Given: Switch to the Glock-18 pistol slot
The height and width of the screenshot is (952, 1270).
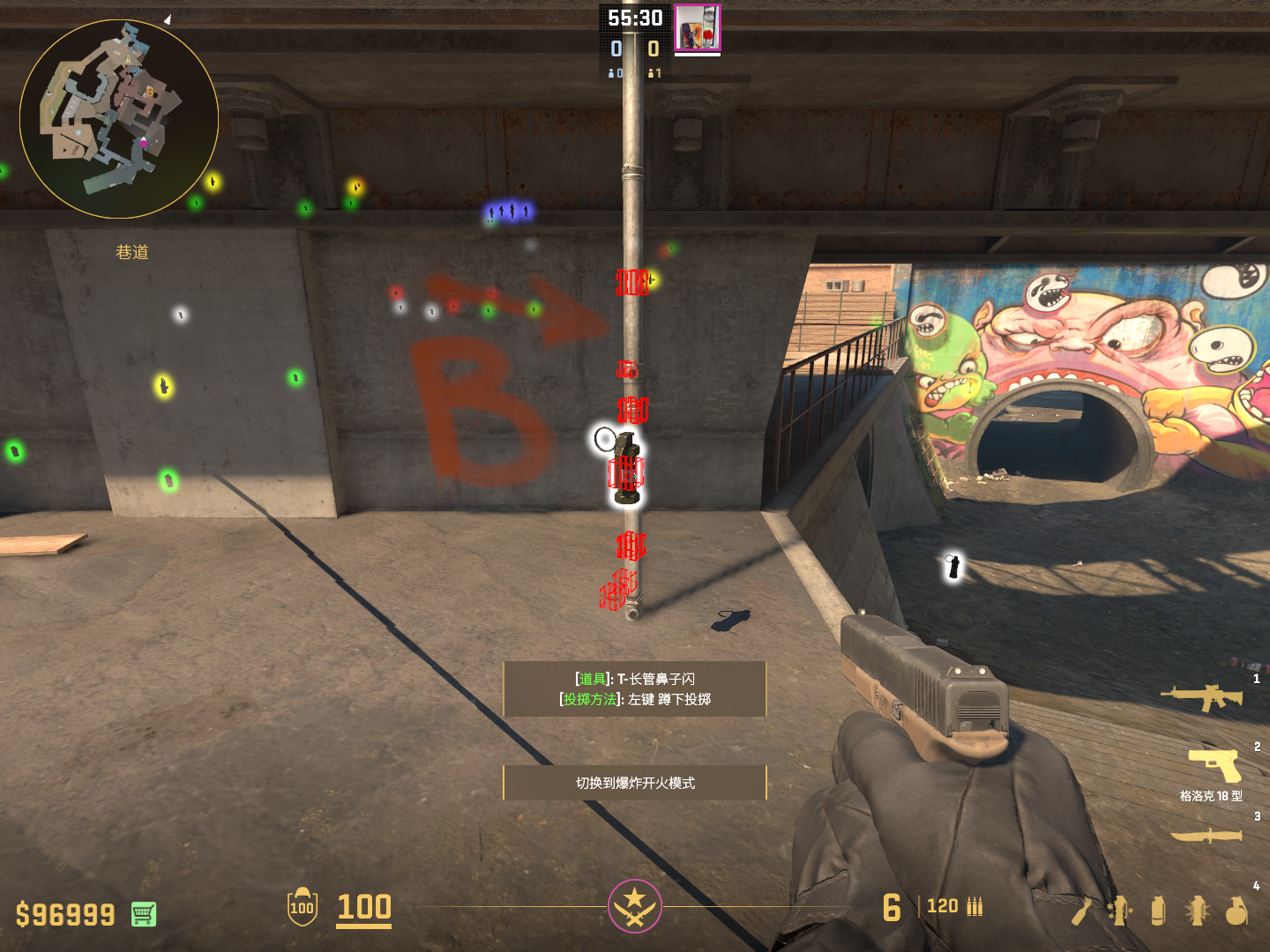Looking at the screenshot, I should point(1215,767).
